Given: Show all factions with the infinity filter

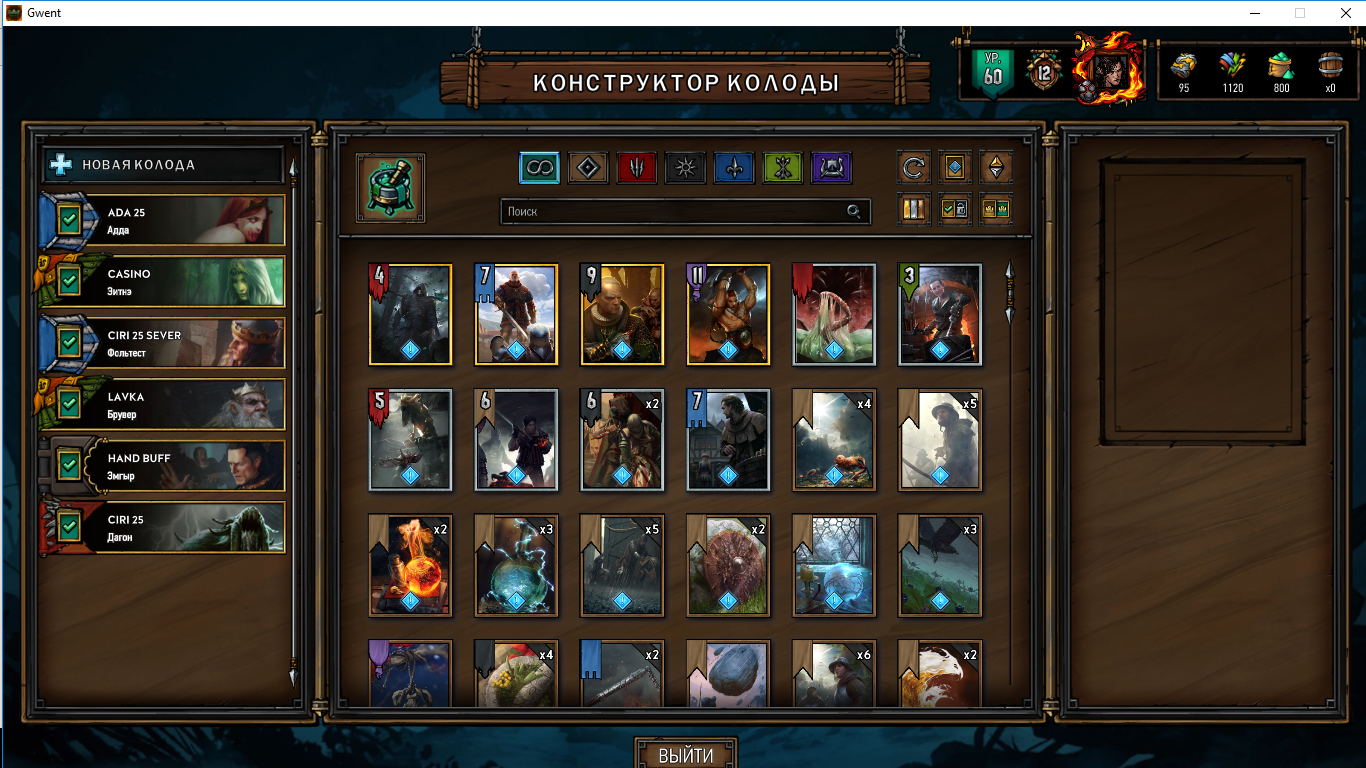Looking at the screenshot, I should point(539,168).
